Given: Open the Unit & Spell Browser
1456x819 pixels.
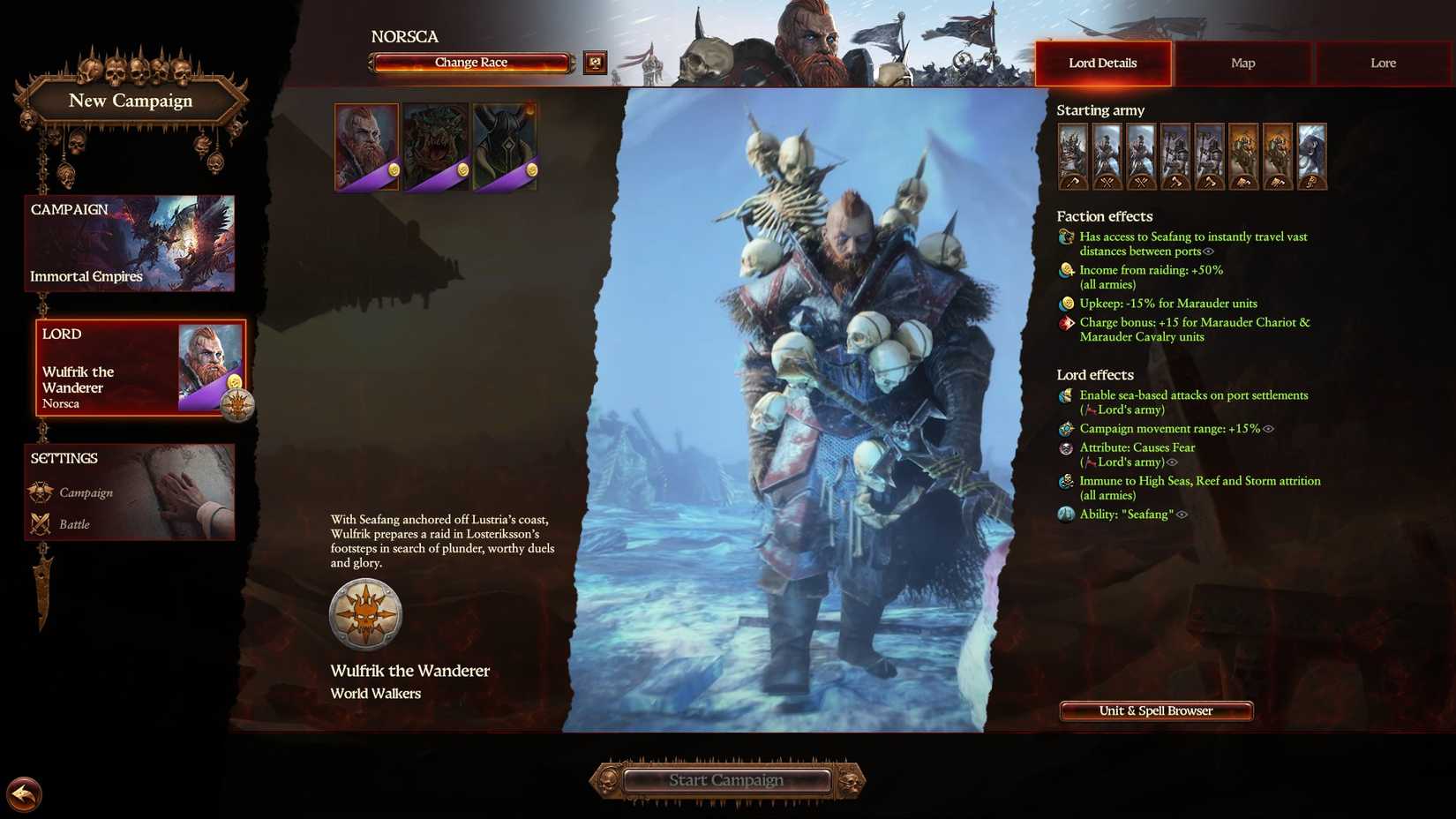Looking at the screenshot, I should [x=1155, y=710].
